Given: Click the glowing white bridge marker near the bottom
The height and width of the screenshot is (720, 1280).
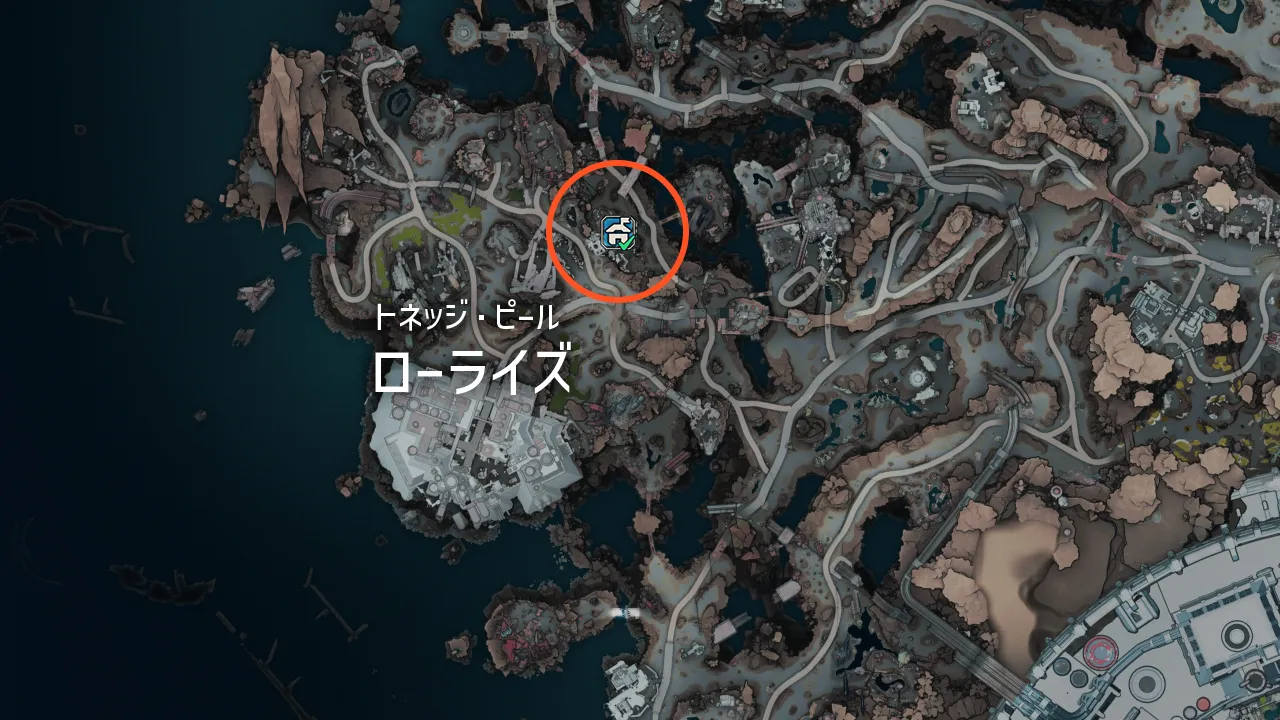Looking at the screenshot, I should click(x=627, y=612).
